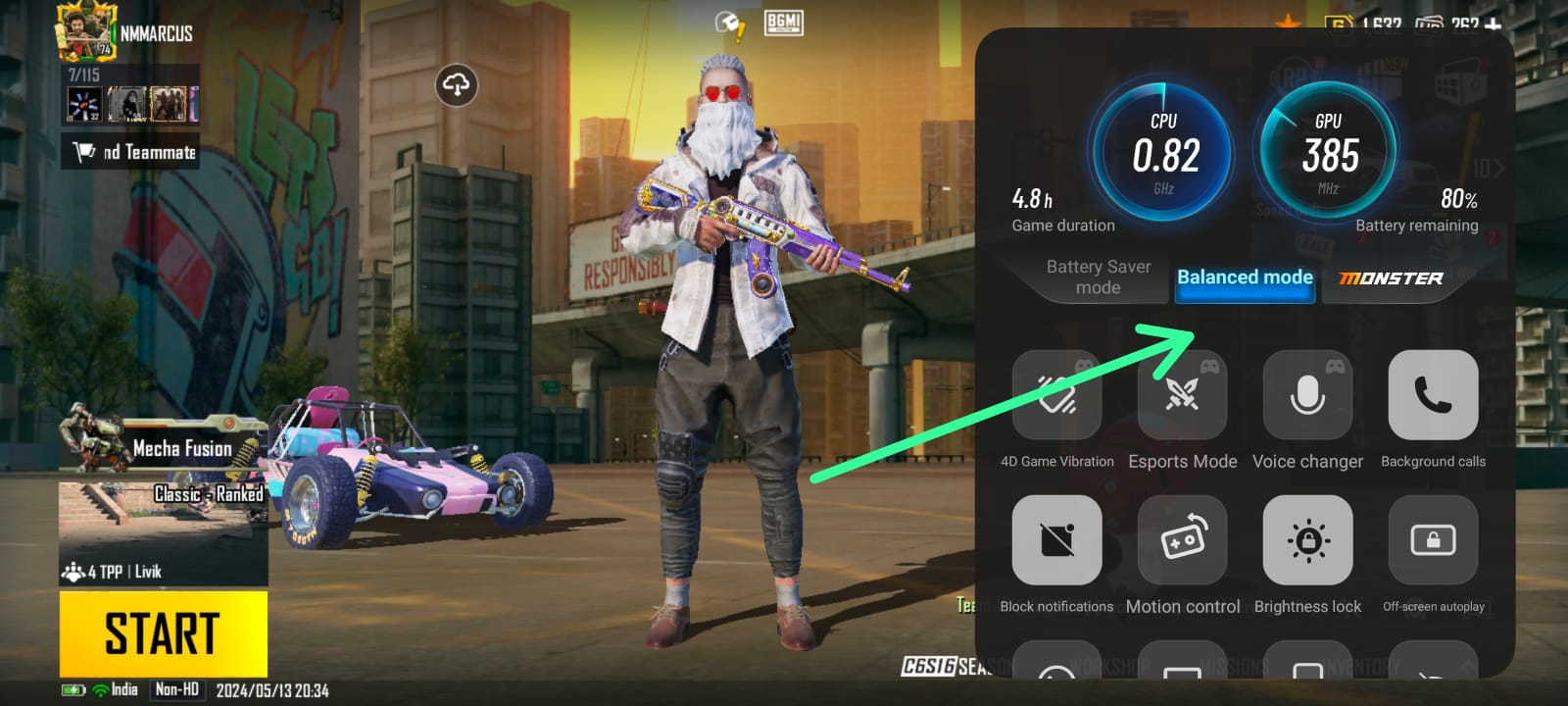The height and width of the screenshot is (706, 1568).
Task: Activate MONSTER performance mode
Action: [x=1391, y=278]
